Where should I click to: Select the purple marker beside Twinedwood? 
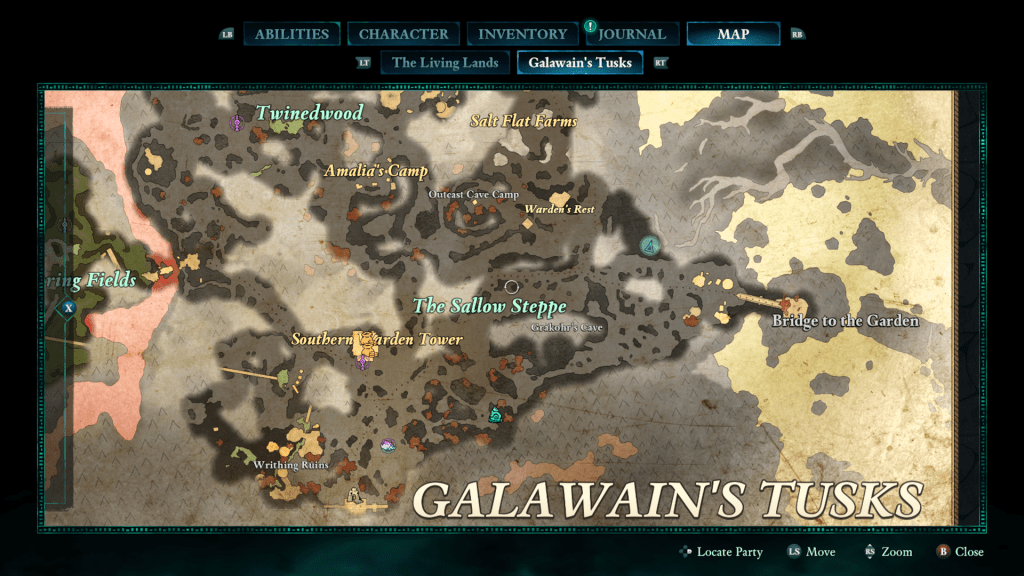click(237, 123)
